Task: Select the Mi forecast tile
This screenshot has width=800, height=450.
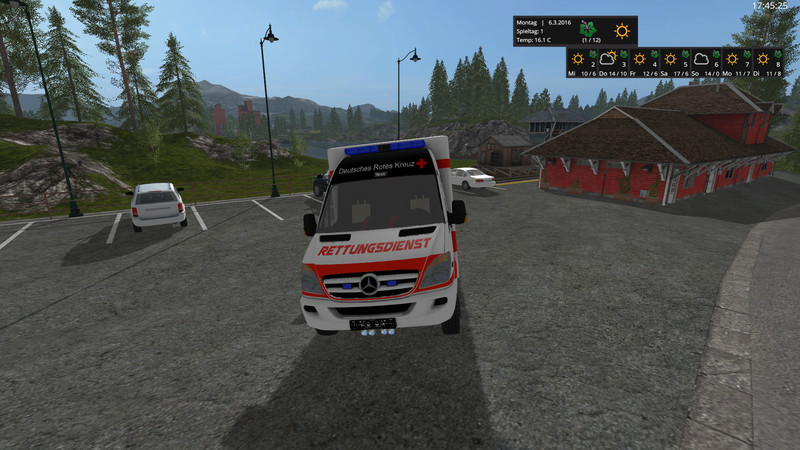Action: [582, 62]
